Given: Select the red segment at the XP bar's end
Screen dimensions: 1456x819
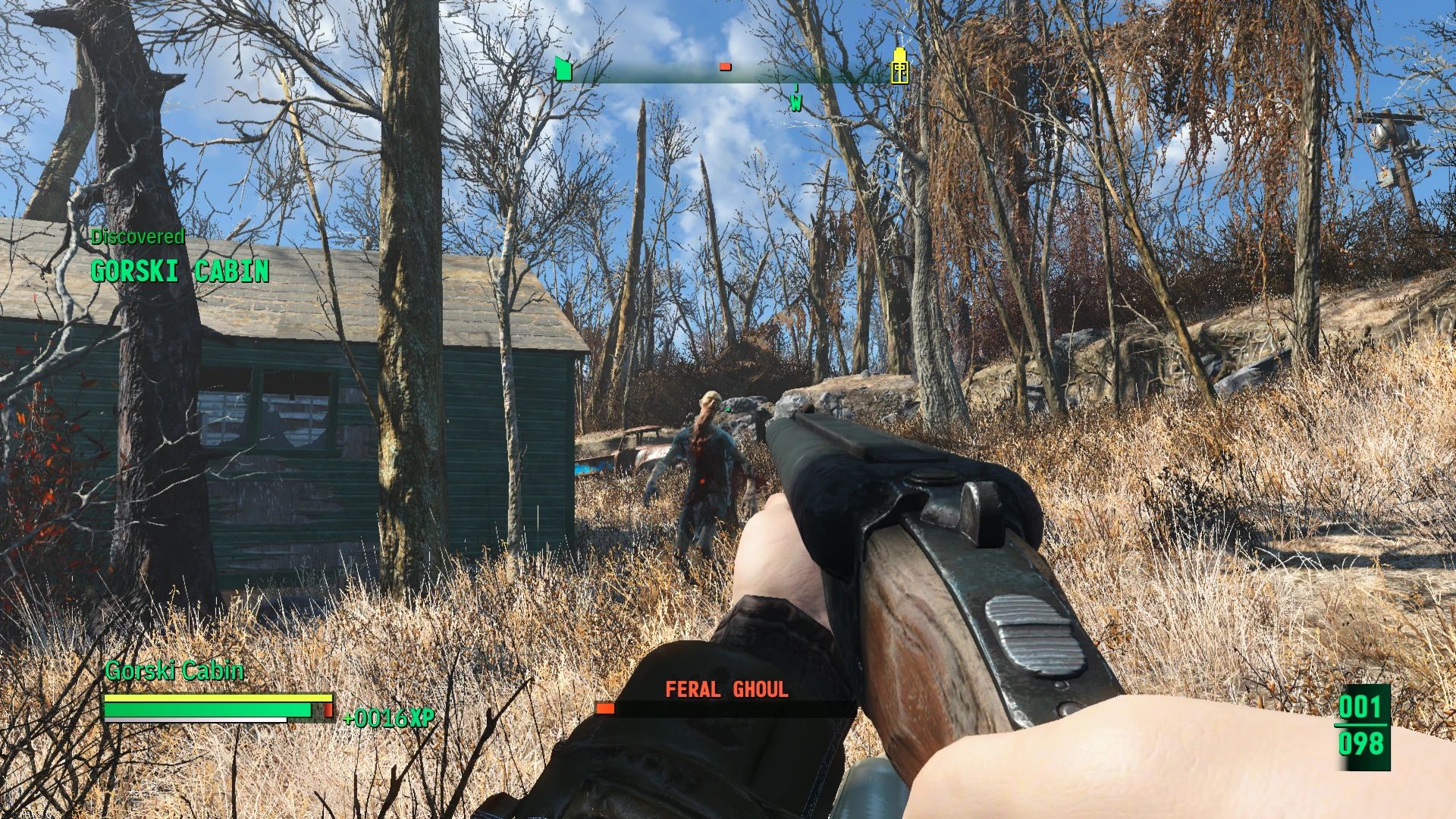Looking at the screenshot, I should [x=327, y=711].
